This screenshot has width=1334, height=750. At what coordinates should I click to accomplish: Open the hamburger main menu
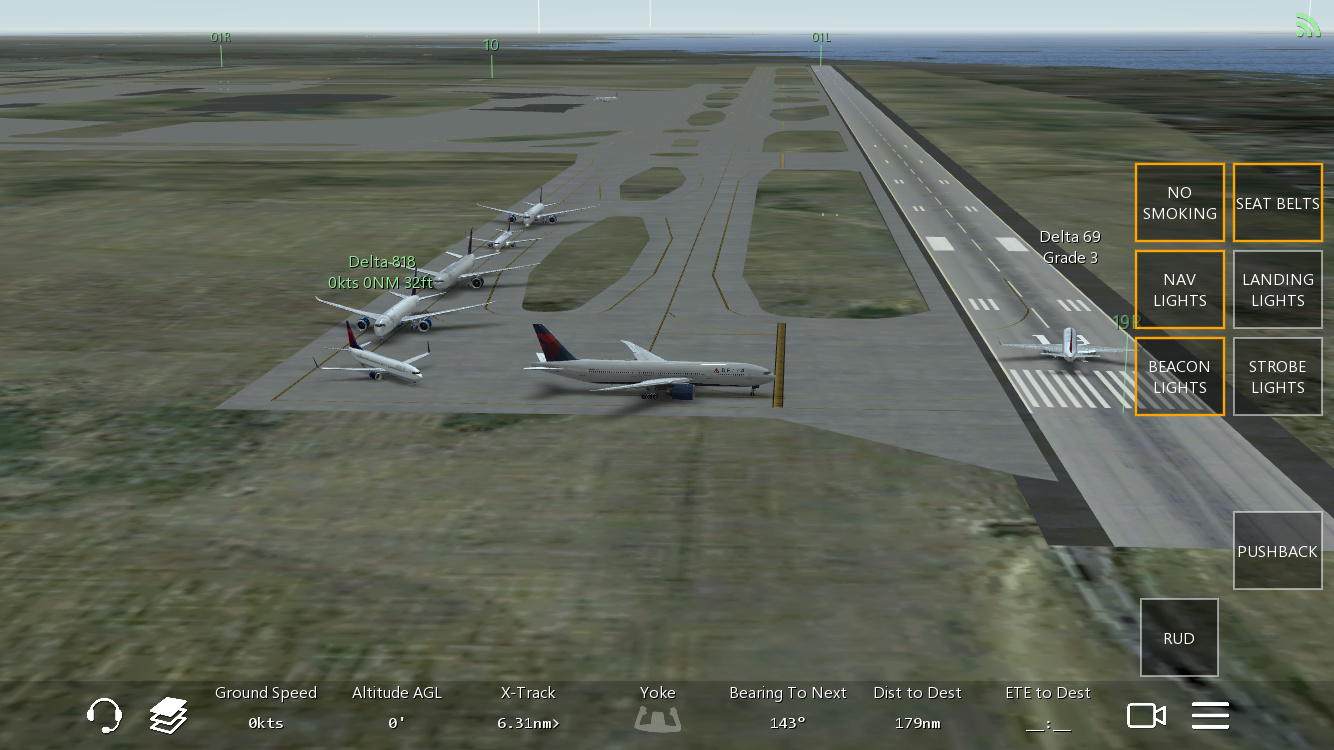pos(1210,716)
